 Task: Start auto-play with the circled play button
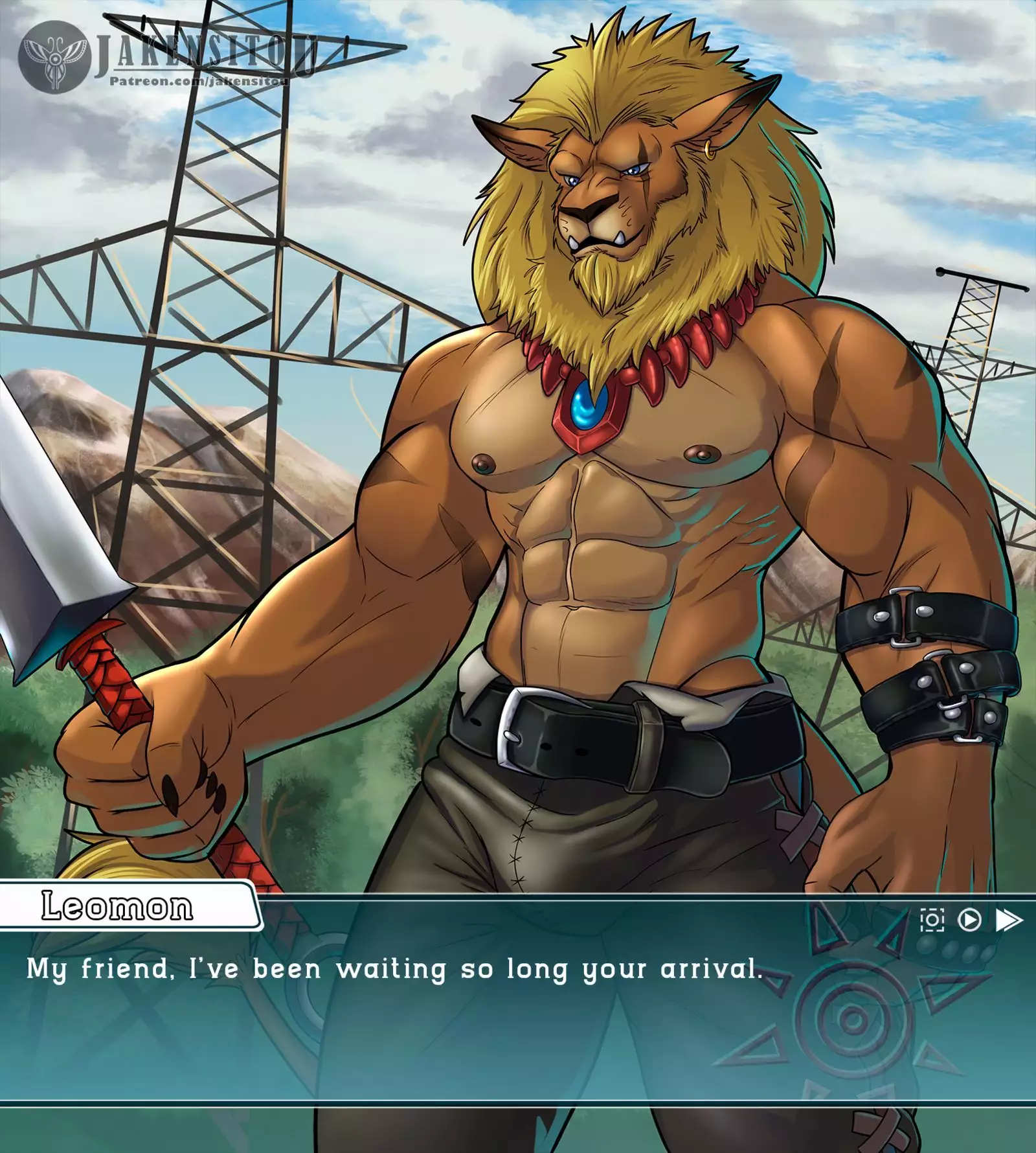[x=969, y=920]
